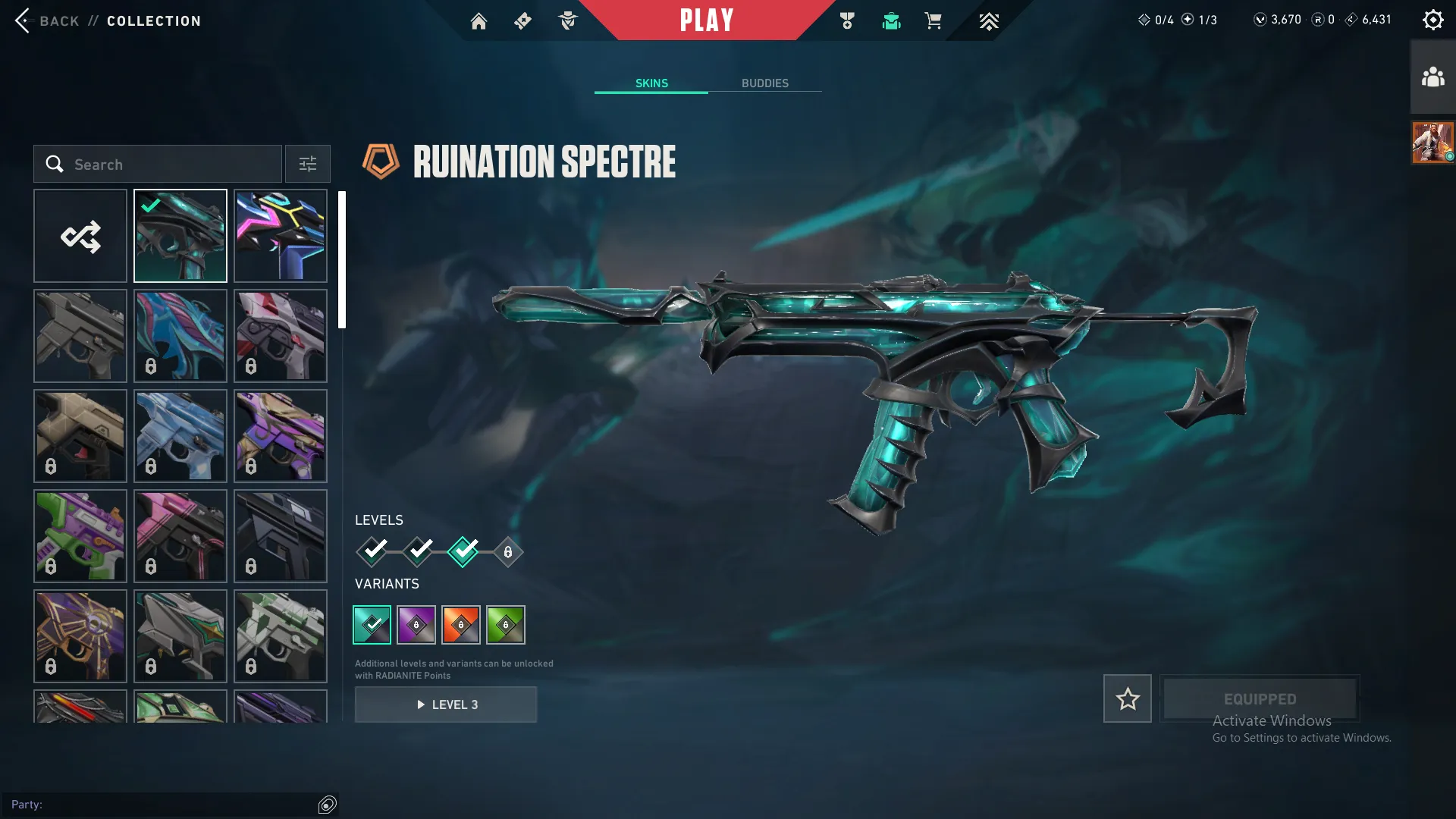Click the locked Level 4 diamond
The height and width of the screenshot is (819, 1456).
508,552
